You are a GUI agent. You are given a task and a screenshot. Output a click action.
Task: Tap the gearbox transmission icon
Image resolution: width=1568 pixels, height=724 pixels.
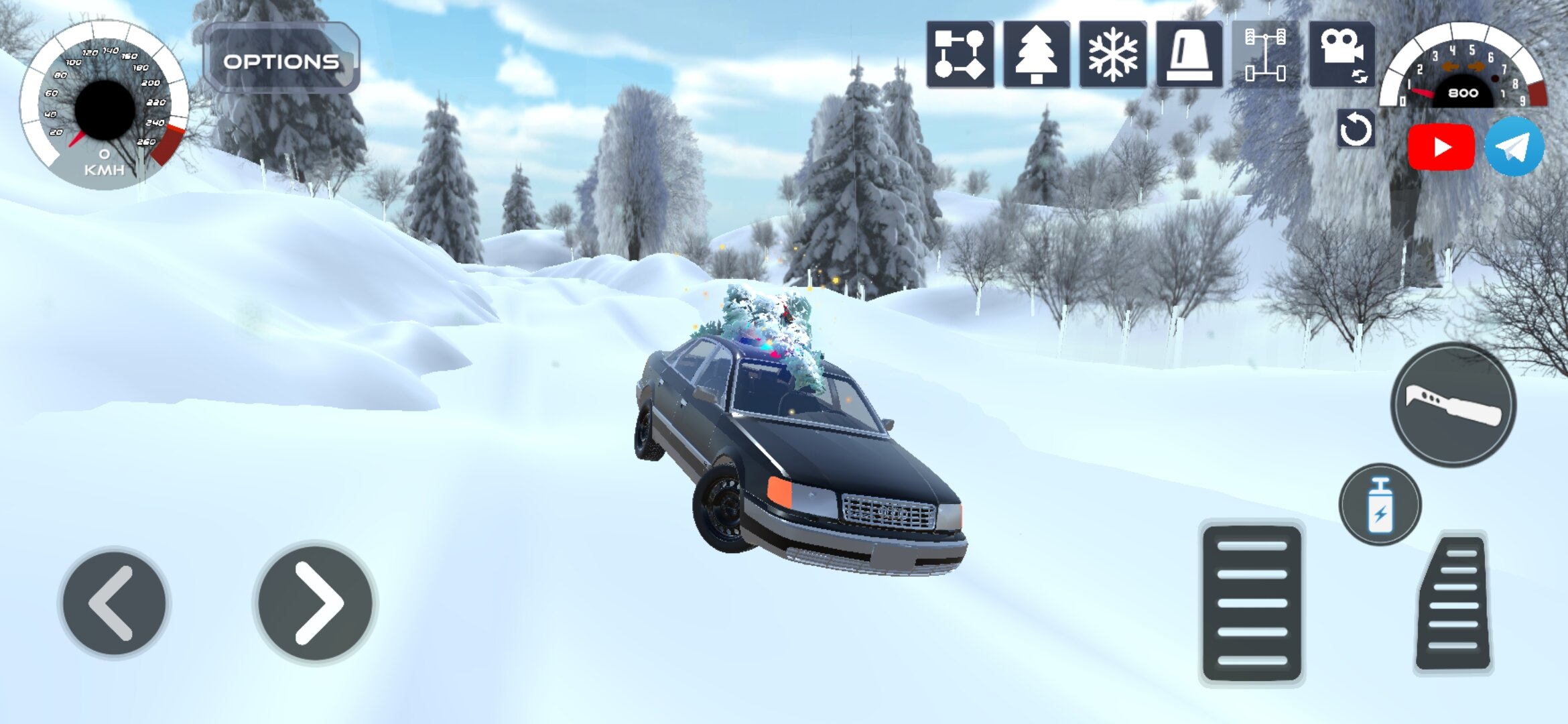click(x=960, y=54)
